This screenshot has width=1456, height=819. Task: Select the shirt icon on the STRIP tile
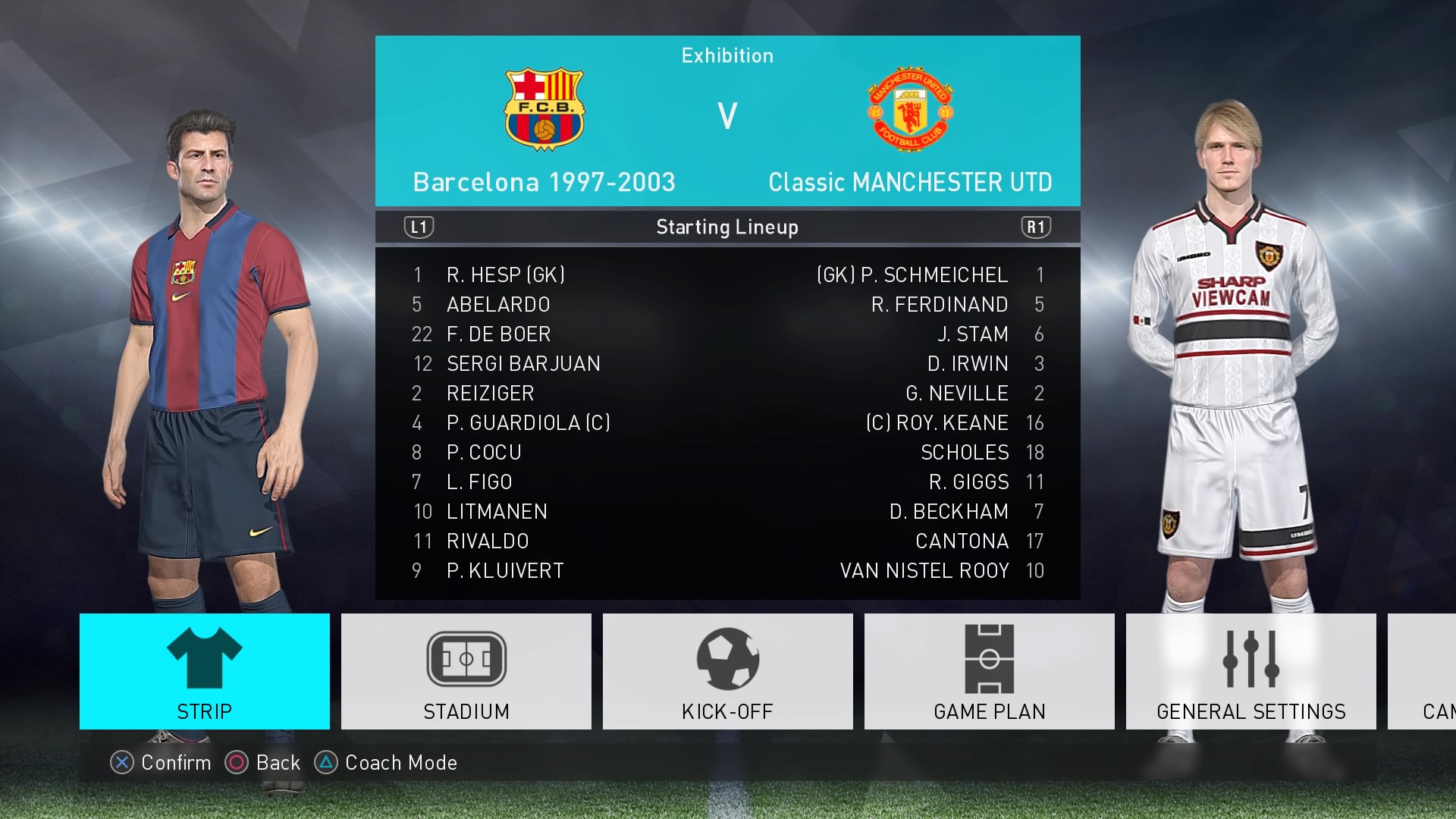click(x=203, y=658)
